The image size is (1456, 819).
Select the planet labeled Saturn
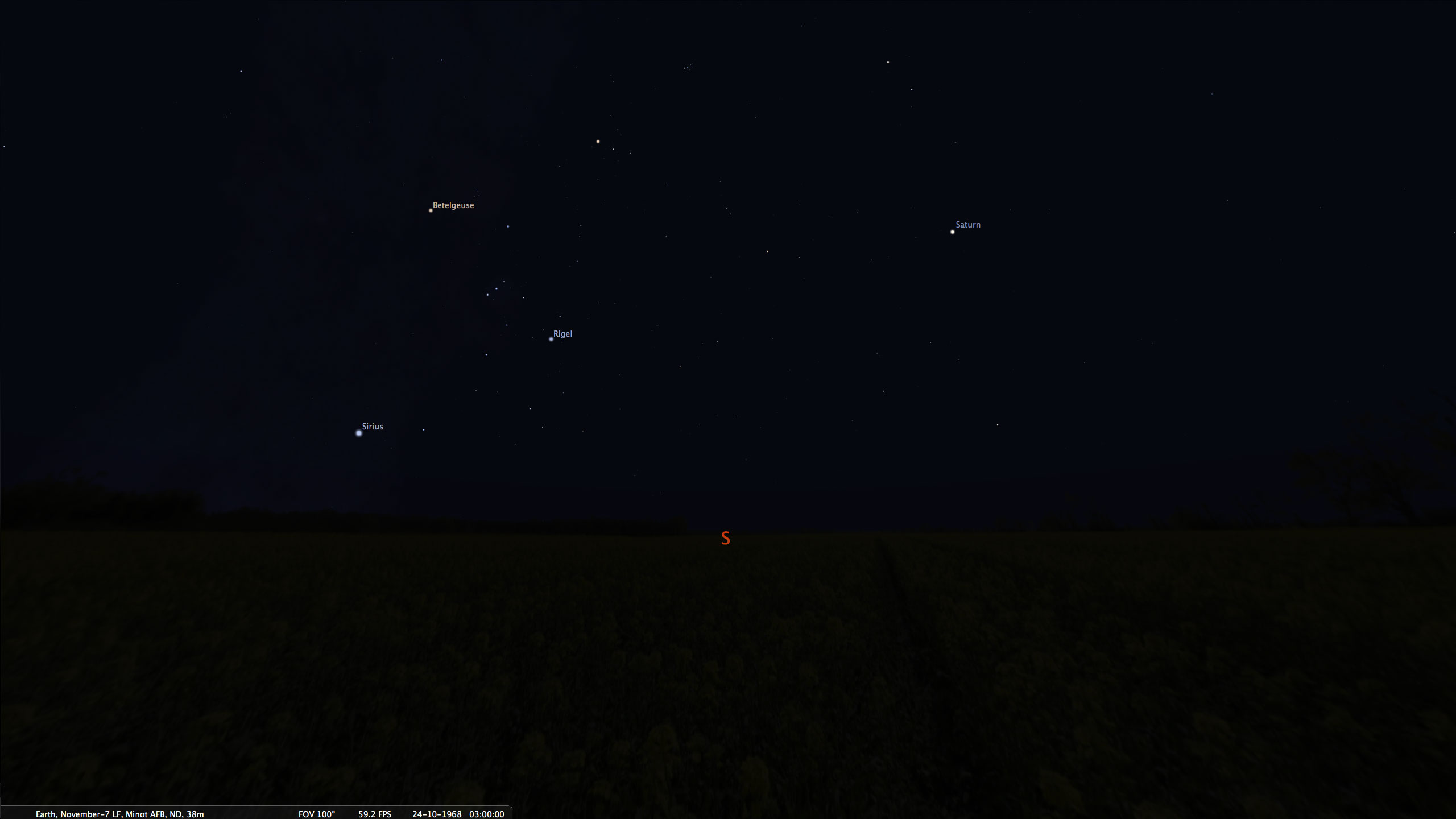952,231
